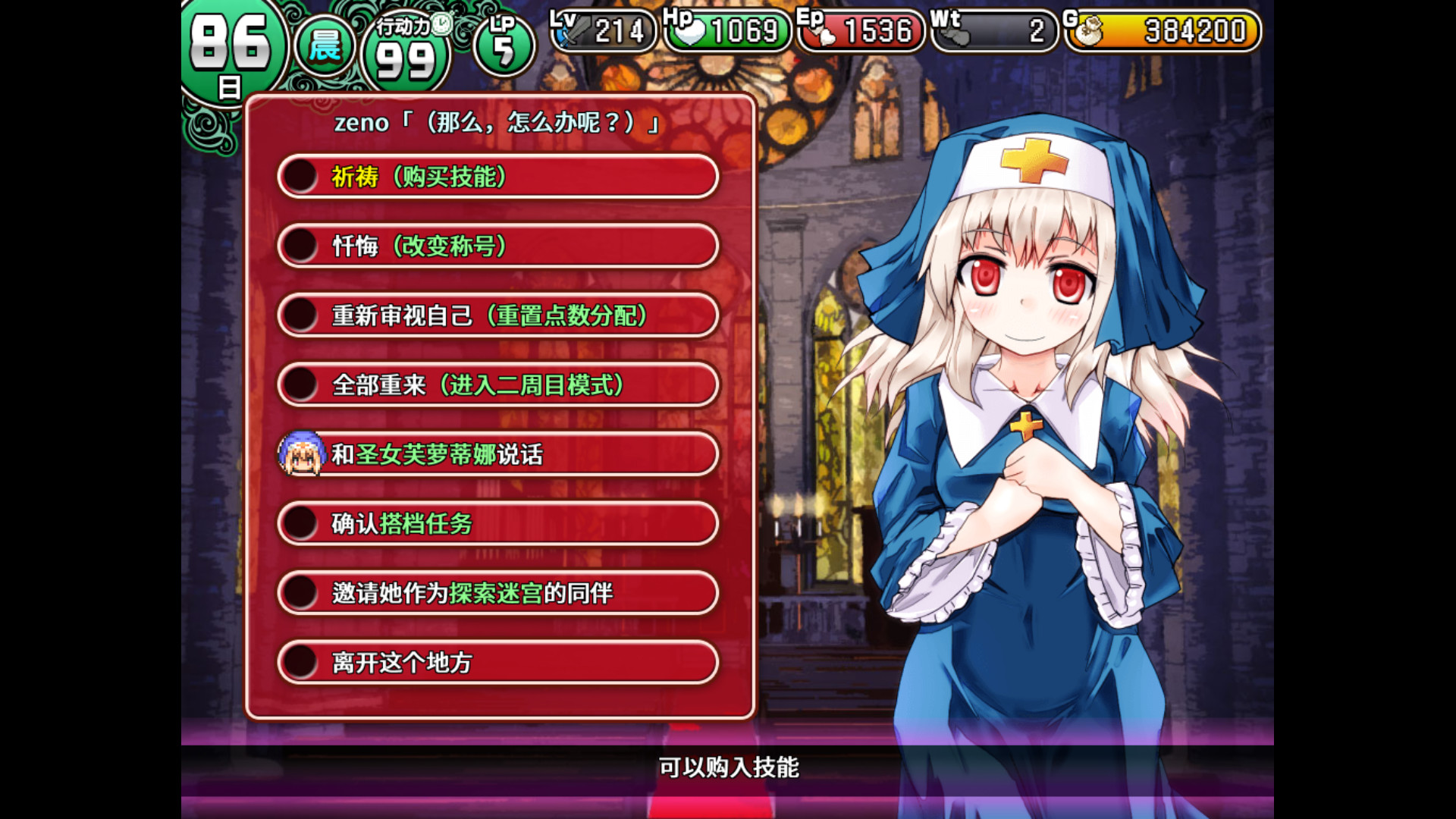1456x819 pixels.
Task: Click the Ep heart icon in the status bar
Action: pos(828,33)
